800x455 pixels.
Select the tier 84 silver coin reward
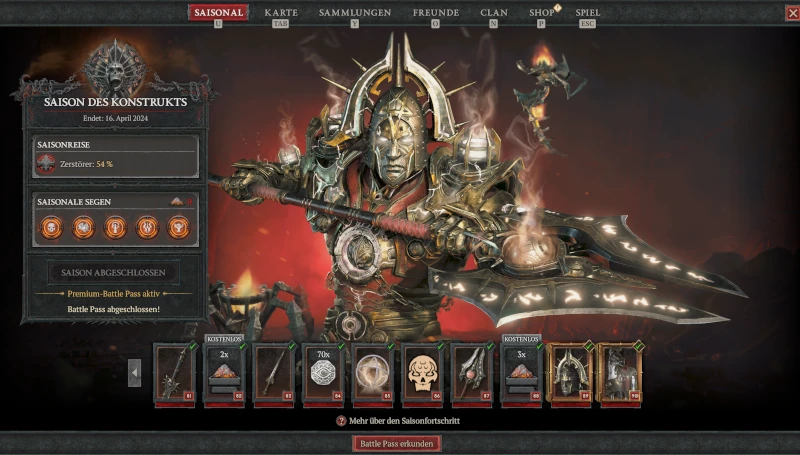tap(322, 372)
